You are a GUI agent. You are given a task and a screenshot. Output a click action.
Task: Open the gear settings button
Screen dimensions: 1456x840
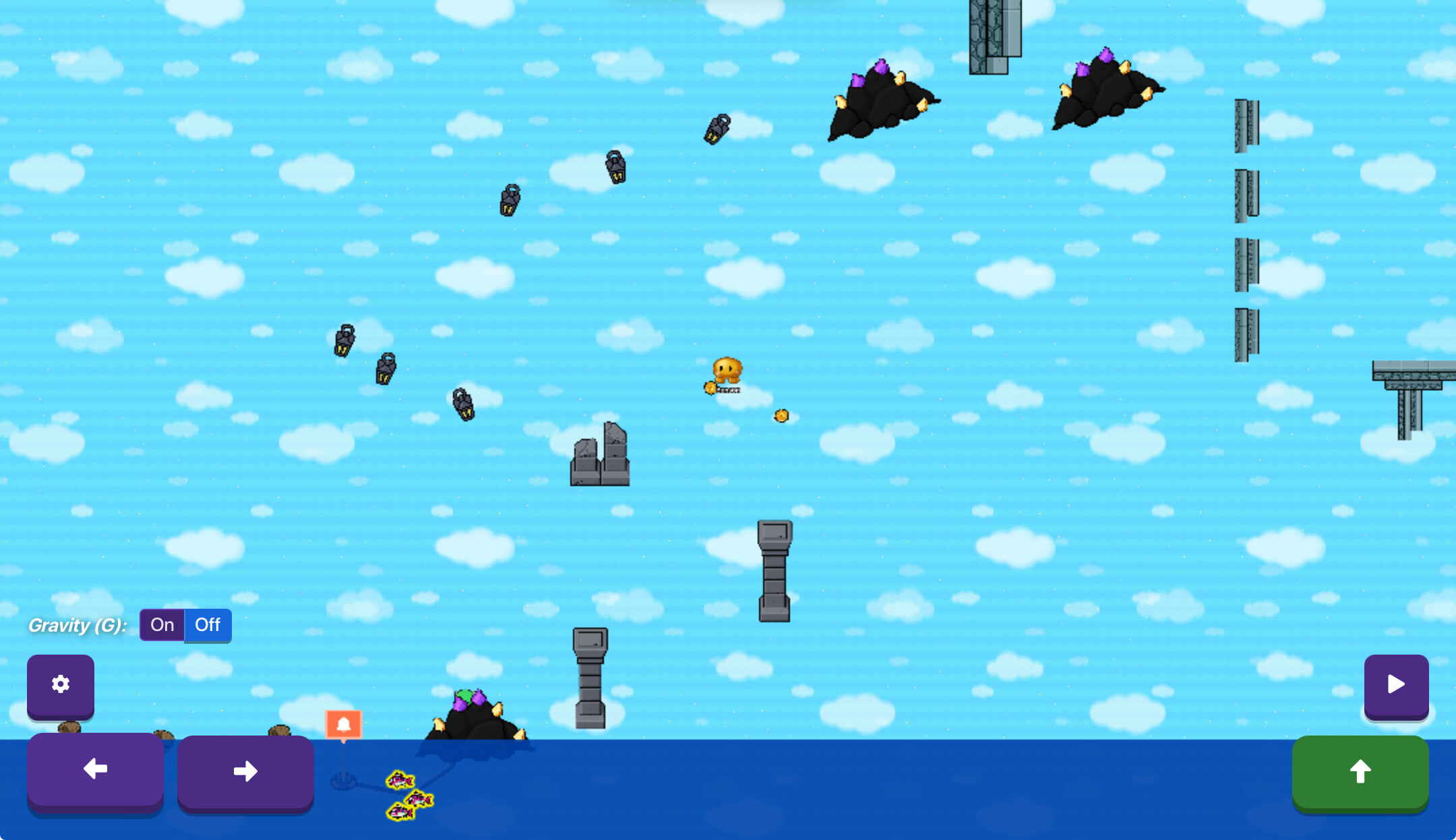point(61,685)
